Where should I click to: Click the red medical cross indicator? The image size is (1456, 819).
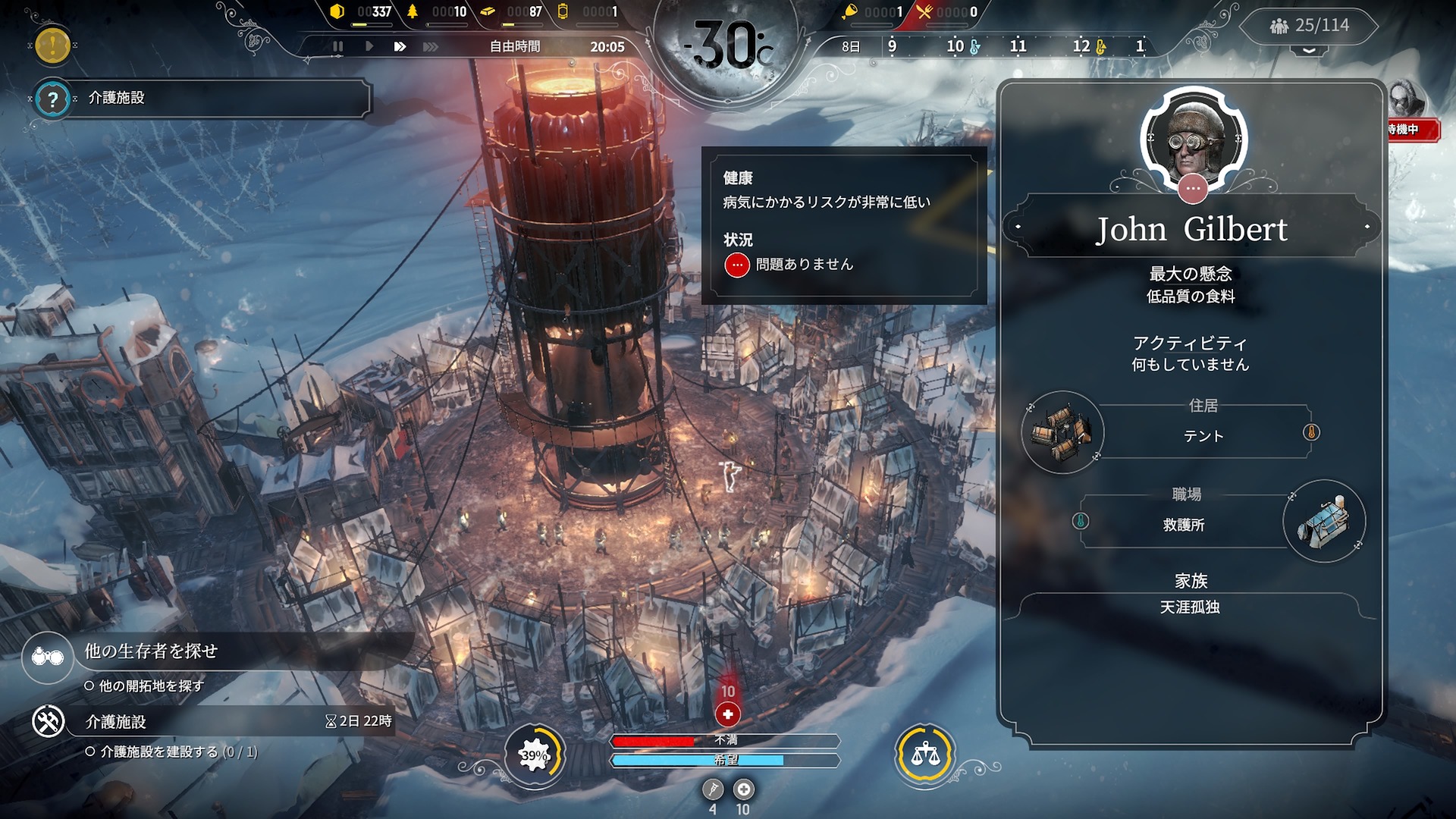pyautogui.click(x=728, y=714)
